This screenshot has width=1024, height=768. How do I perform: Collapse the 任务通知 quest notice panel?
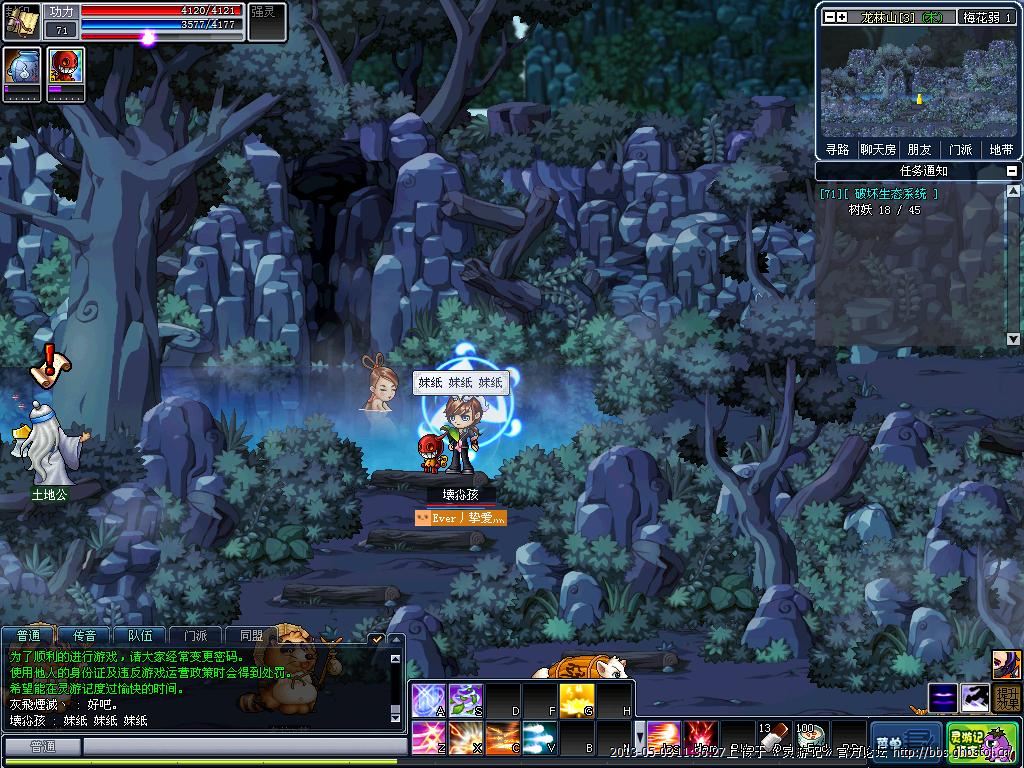point(1012,171)
